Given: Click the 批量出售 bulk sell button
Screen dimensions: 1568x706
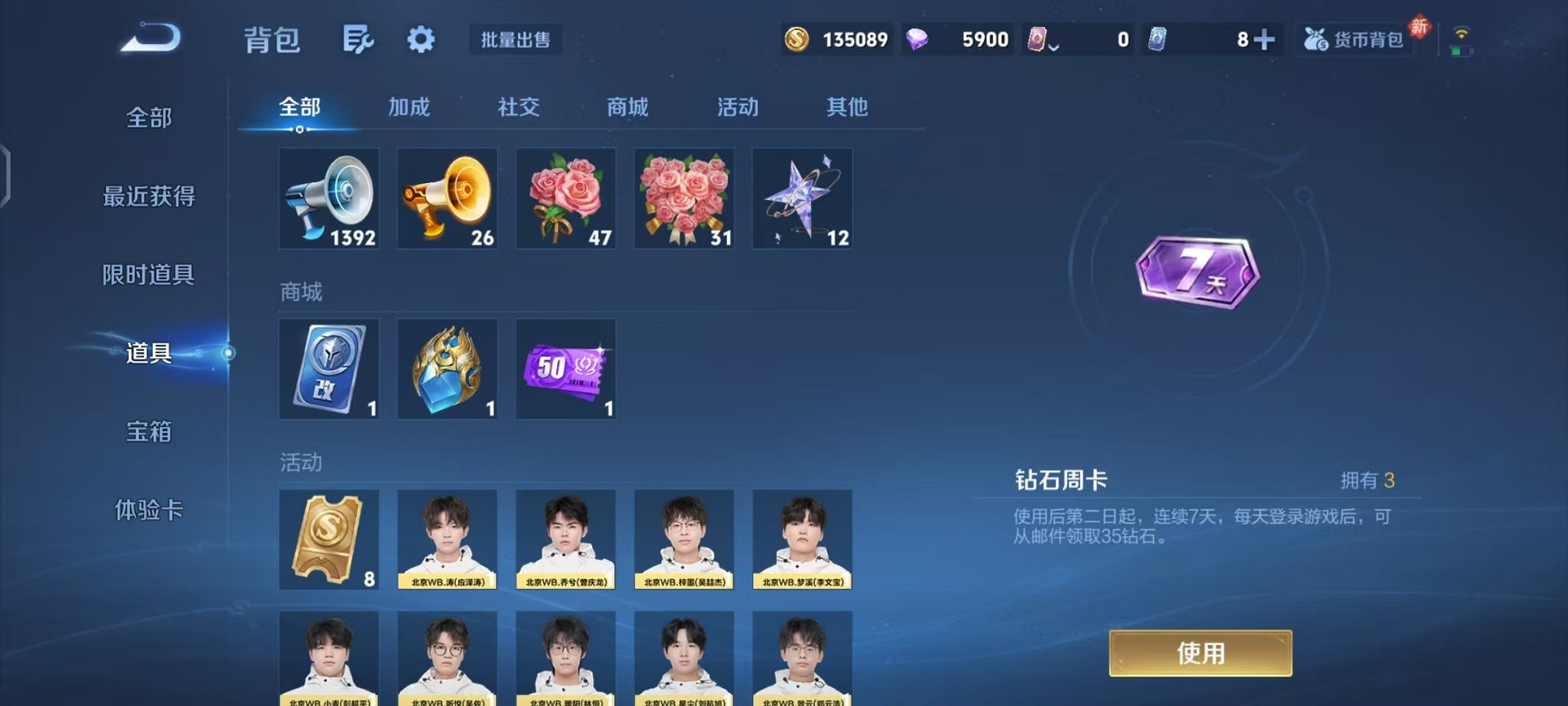Looking at the screenshot, I should point(515,40).
